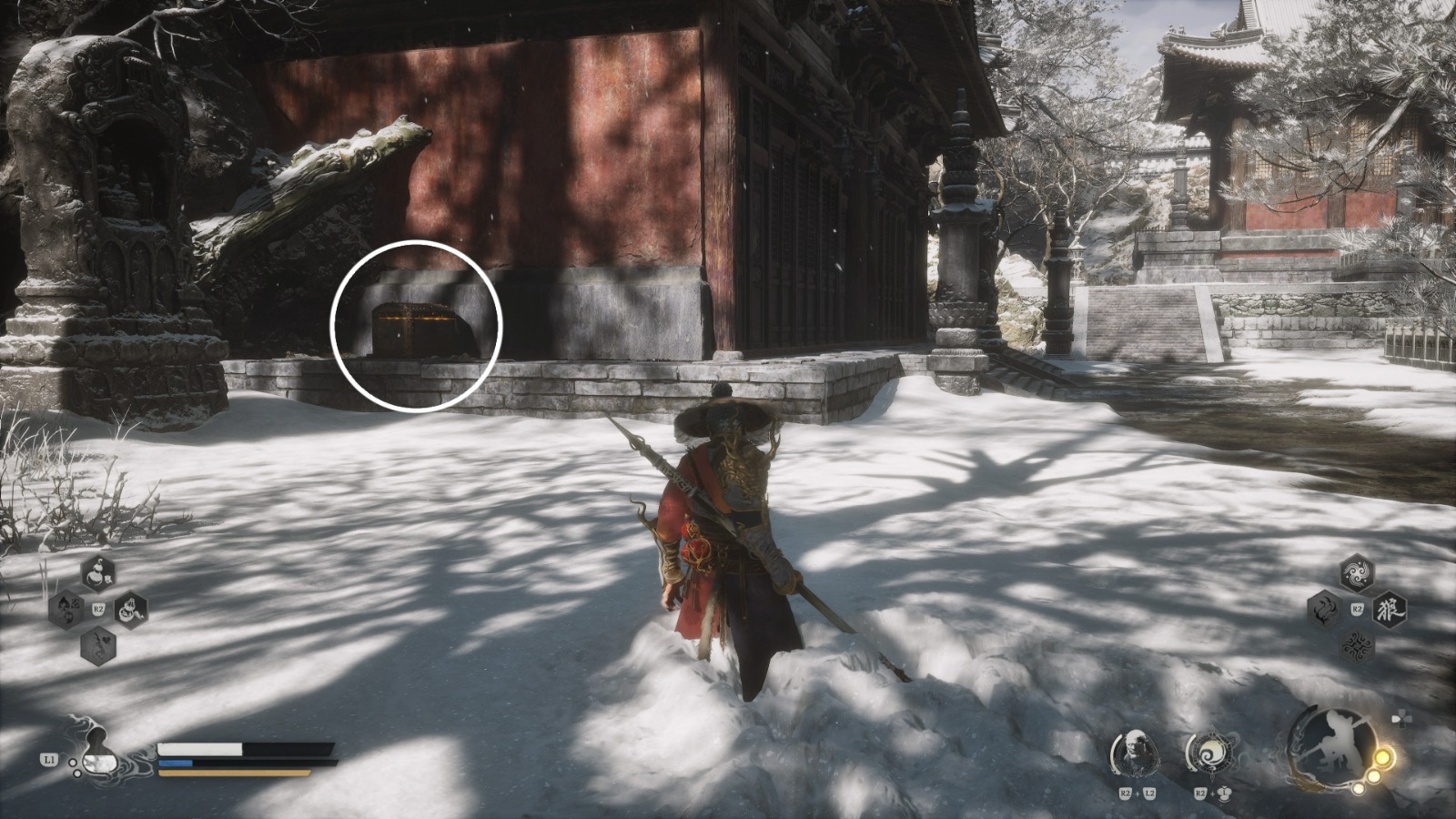Click the brightest gold focus pip on the stance wheel

[1384, 757]
